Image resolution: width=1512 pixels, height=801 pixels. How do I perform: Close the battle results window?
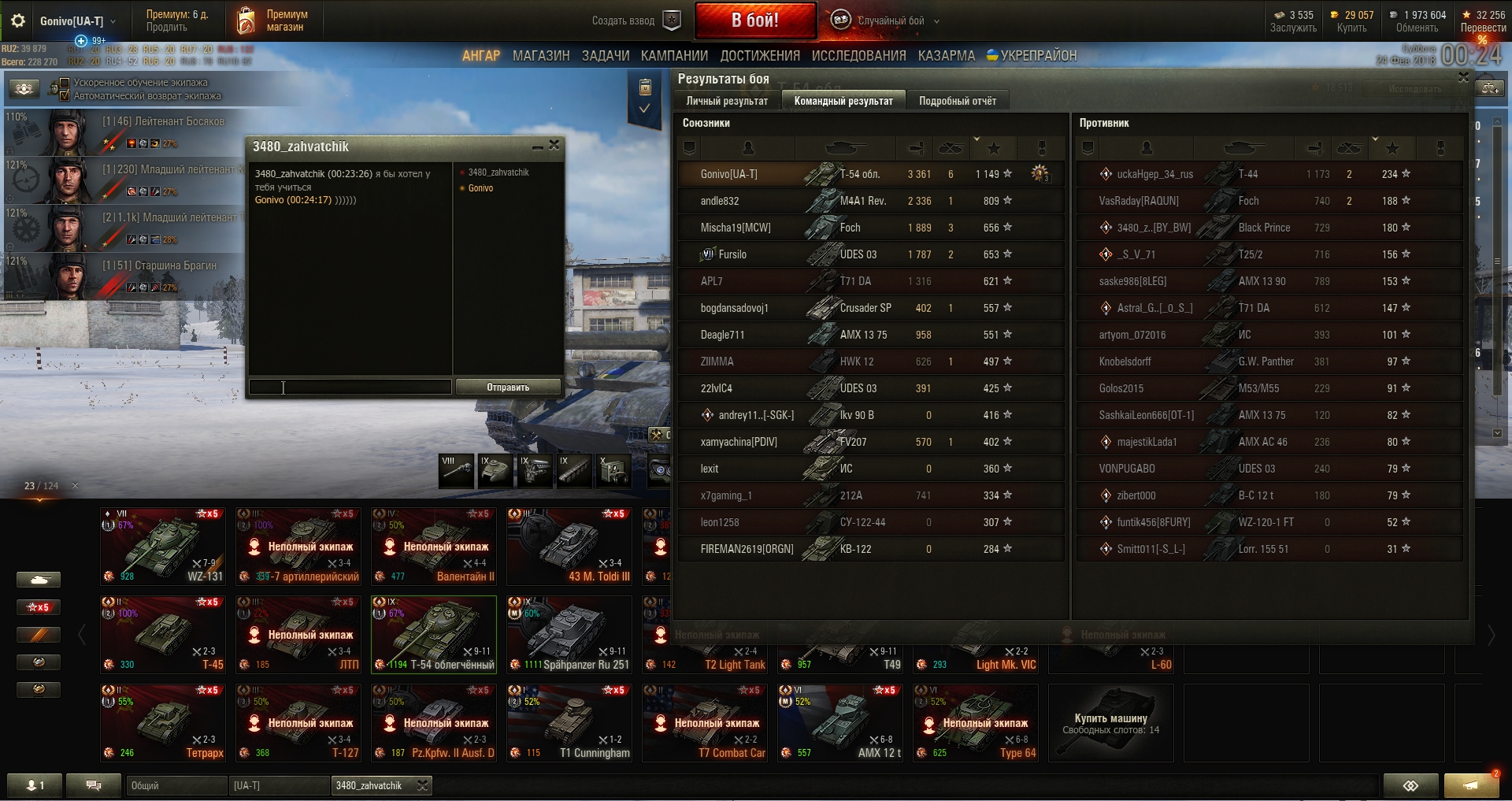(1462, 77)
